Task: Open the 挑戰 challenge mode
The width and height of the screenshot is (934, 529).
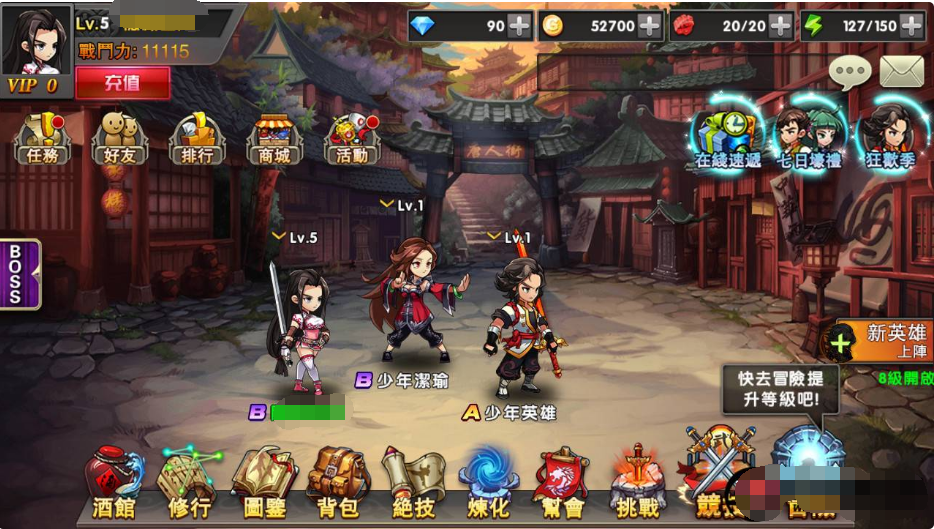Action: [x=638, y=485]
